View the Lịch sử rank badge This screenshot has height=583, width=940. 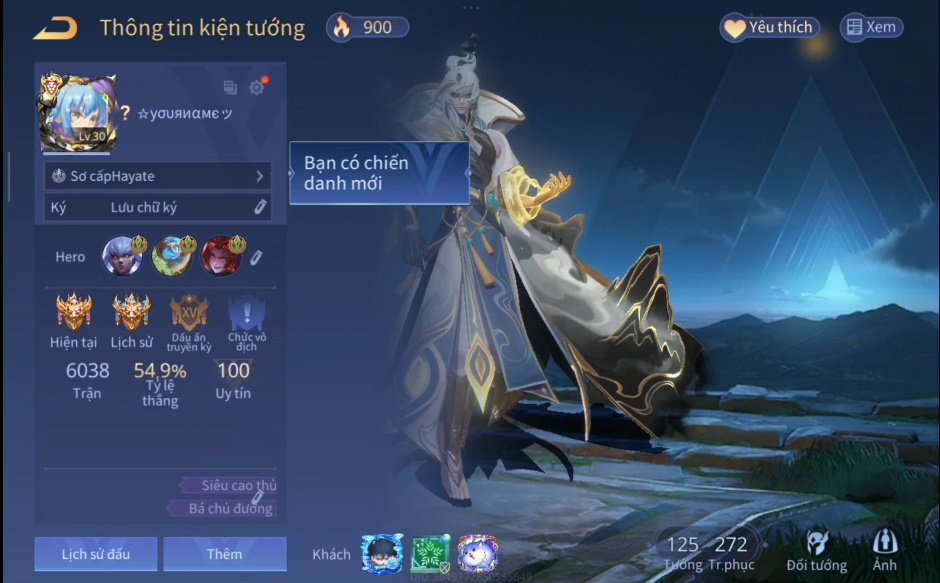tap(131, 313)
